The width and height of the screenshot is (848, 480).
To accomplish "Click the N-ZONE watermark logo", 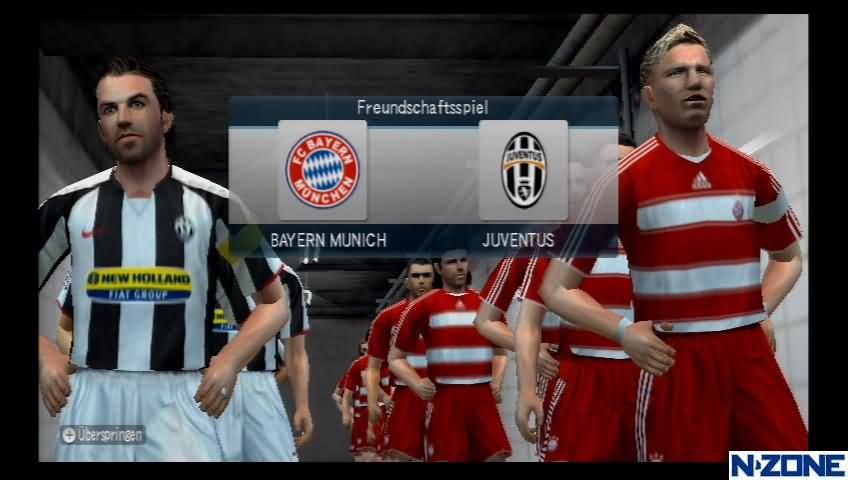I will [787, 465].
